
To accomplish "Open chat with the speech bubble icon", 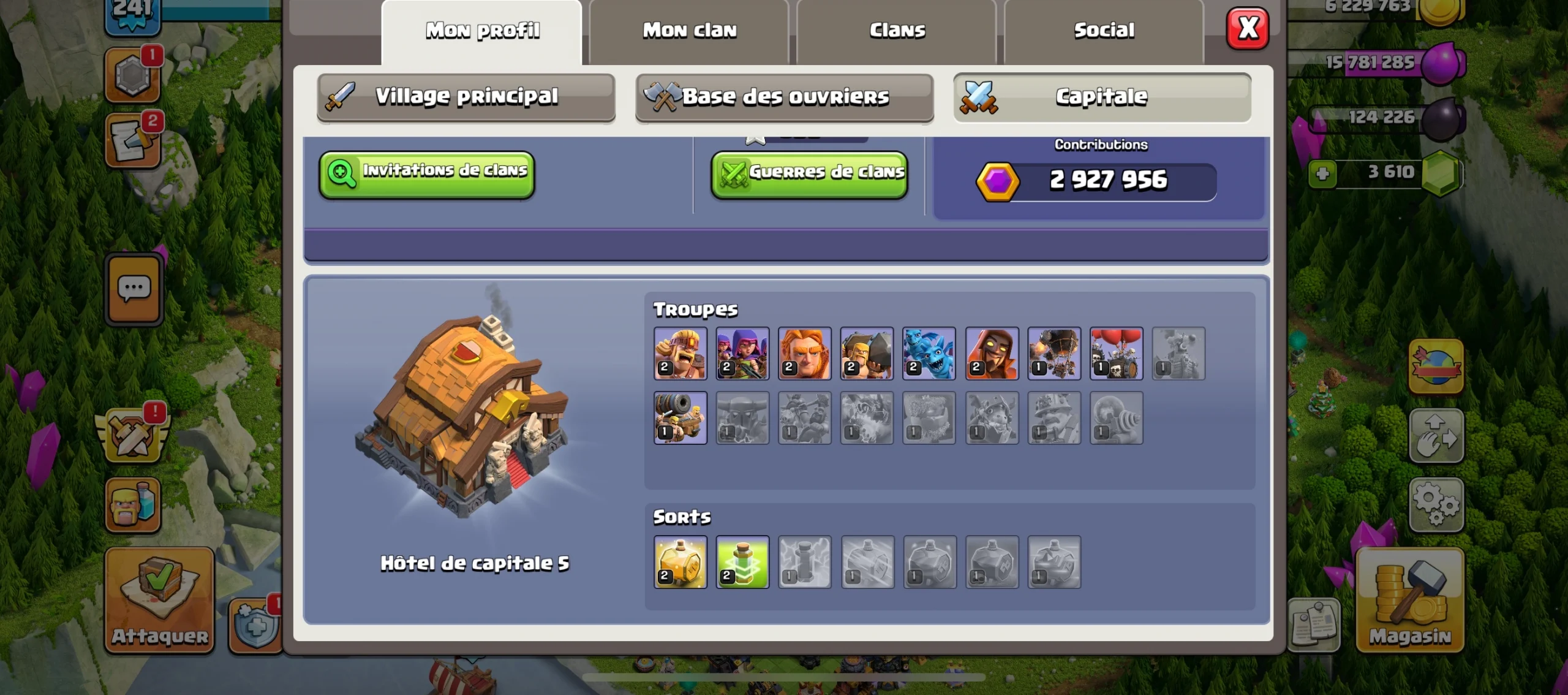I will tap(134, 289).
